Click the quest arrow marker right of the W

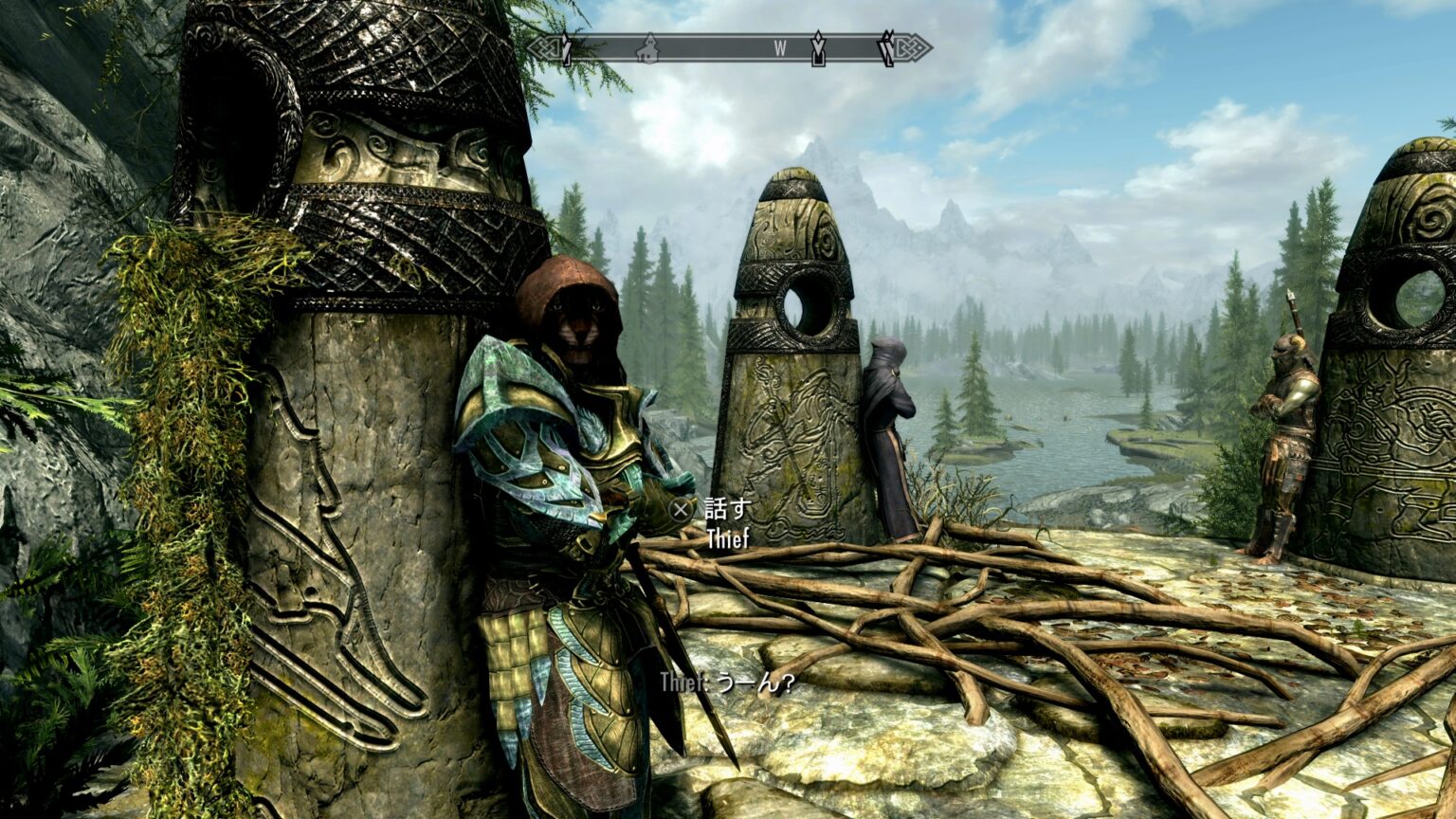click(x=819, y=45)
